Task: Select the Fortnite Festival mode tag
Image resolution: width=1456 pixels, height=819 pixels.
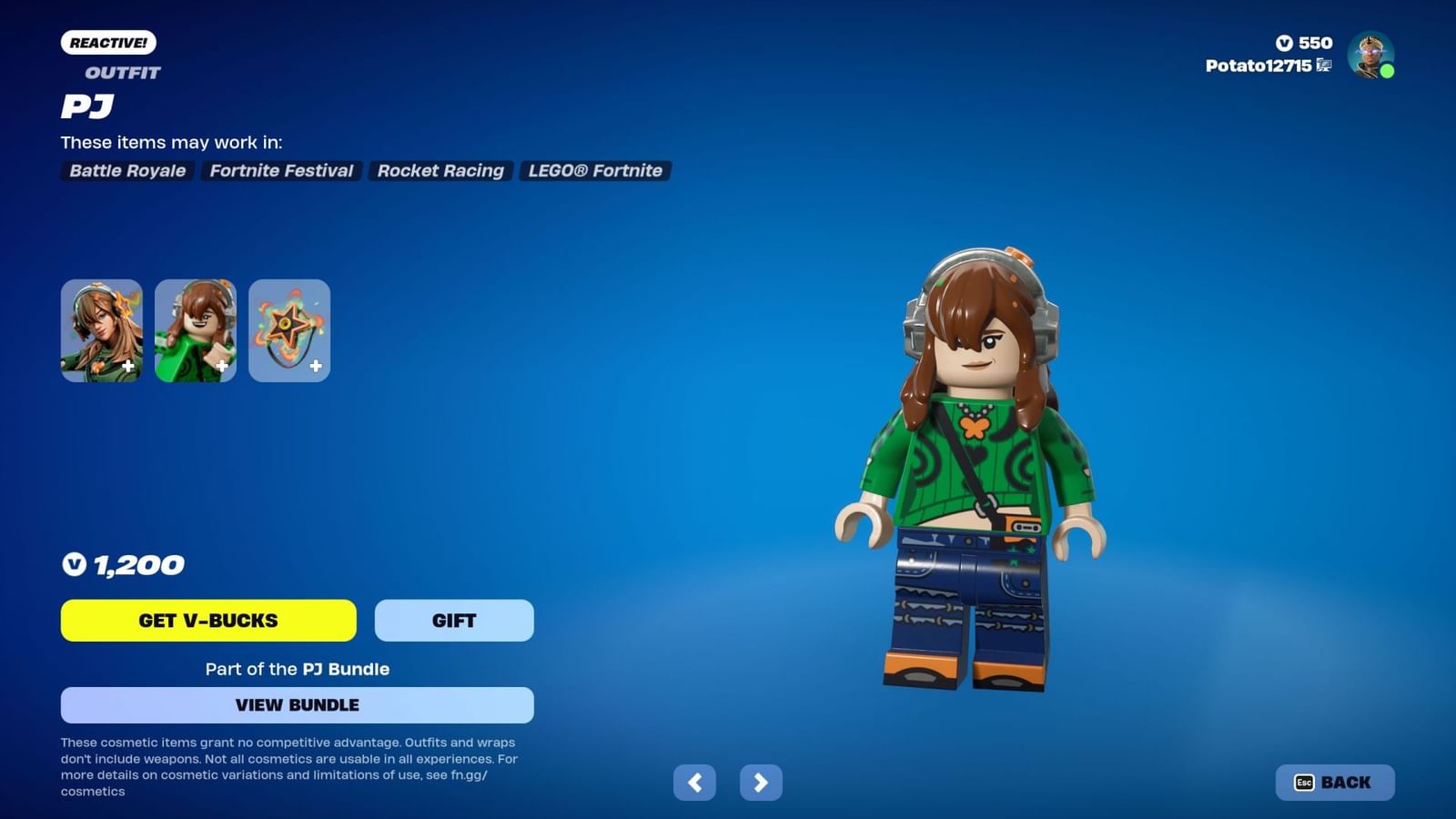Action: pyautogui.click(x=280, y=171)
